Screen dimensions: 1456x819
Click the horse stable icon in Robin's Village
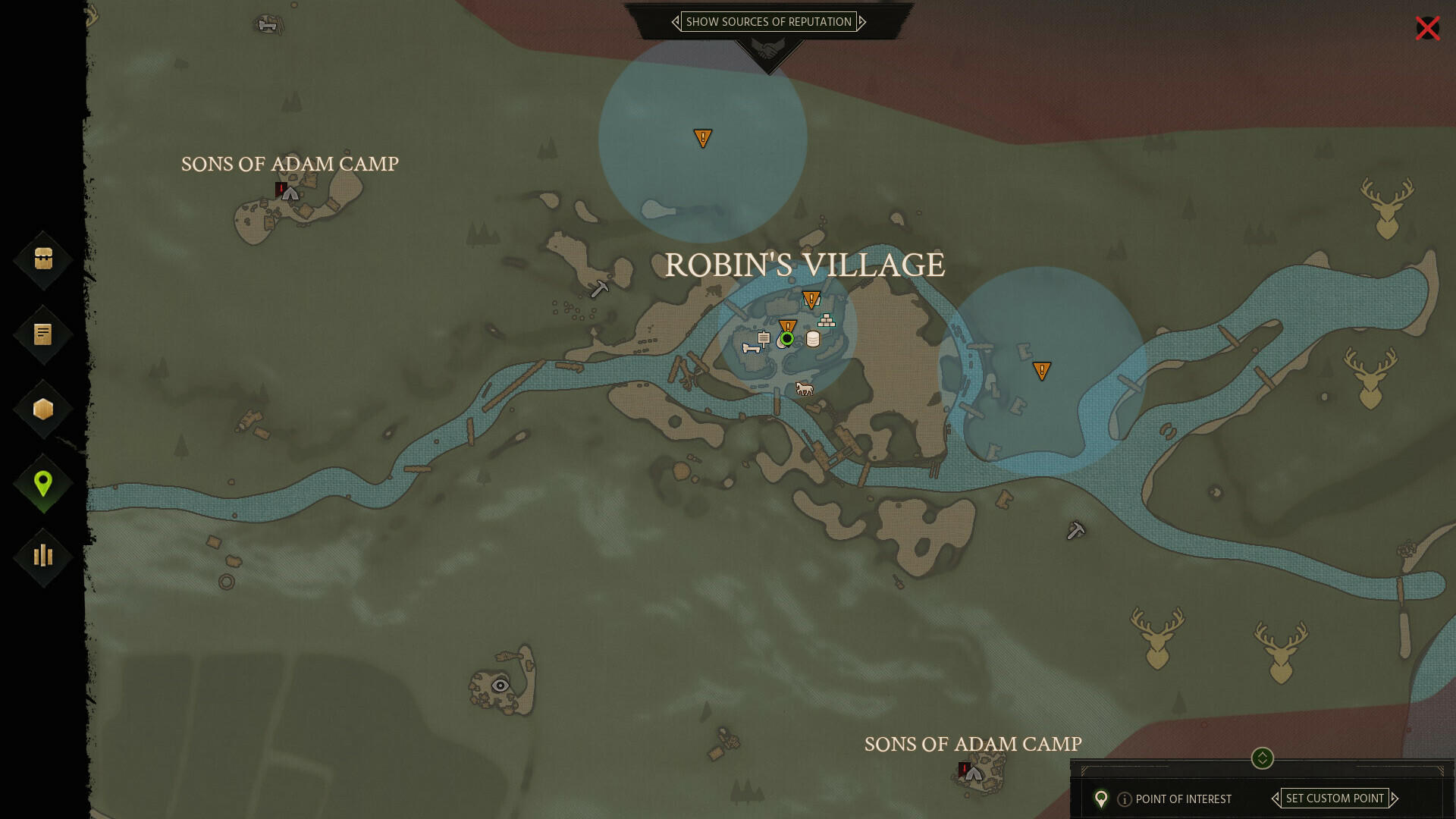coord(805,388)
